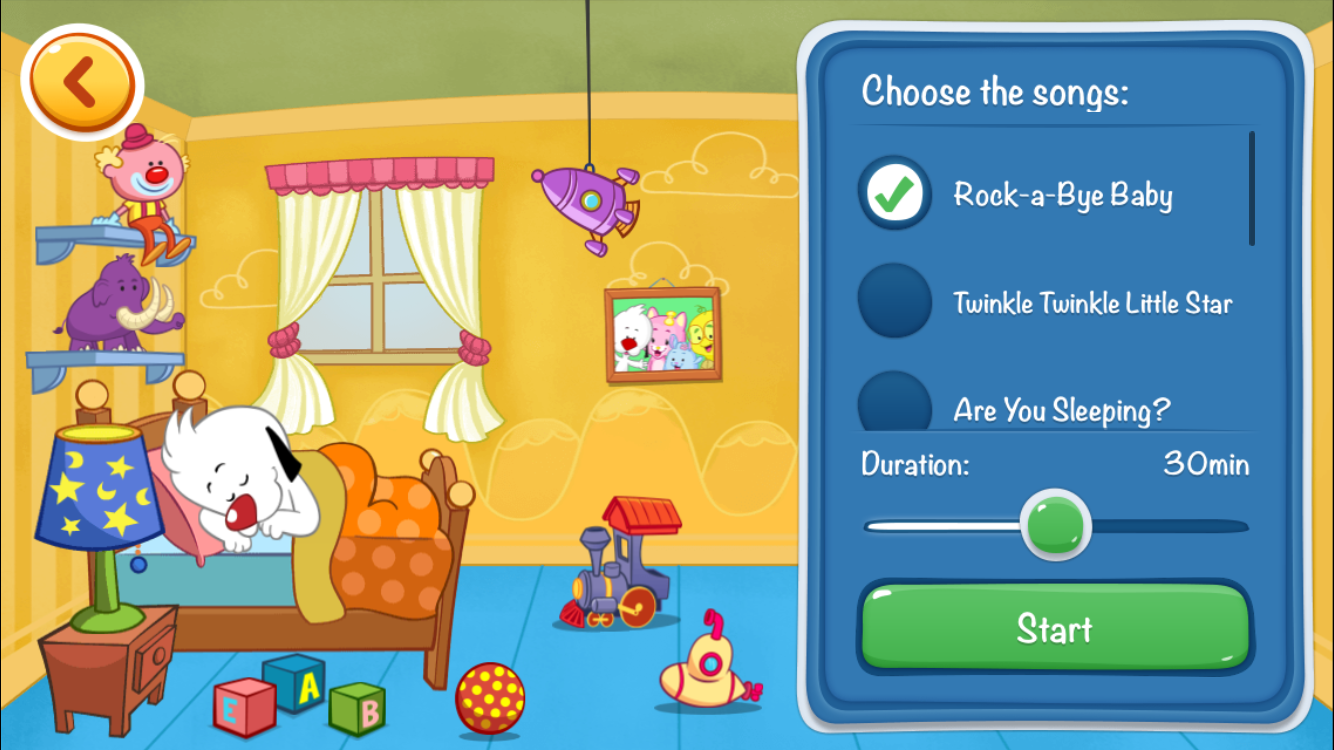Tap the yellow submarine toy
This screenshot has width=1334, height=750.
705,670
